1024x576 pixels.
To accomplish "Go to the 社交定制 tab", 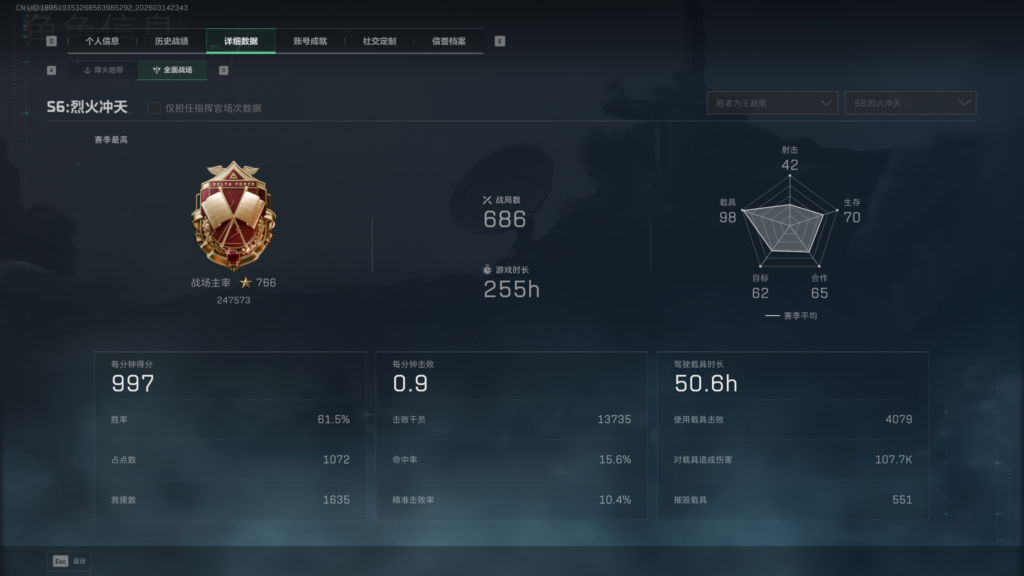I will click(x=379, y=41).
